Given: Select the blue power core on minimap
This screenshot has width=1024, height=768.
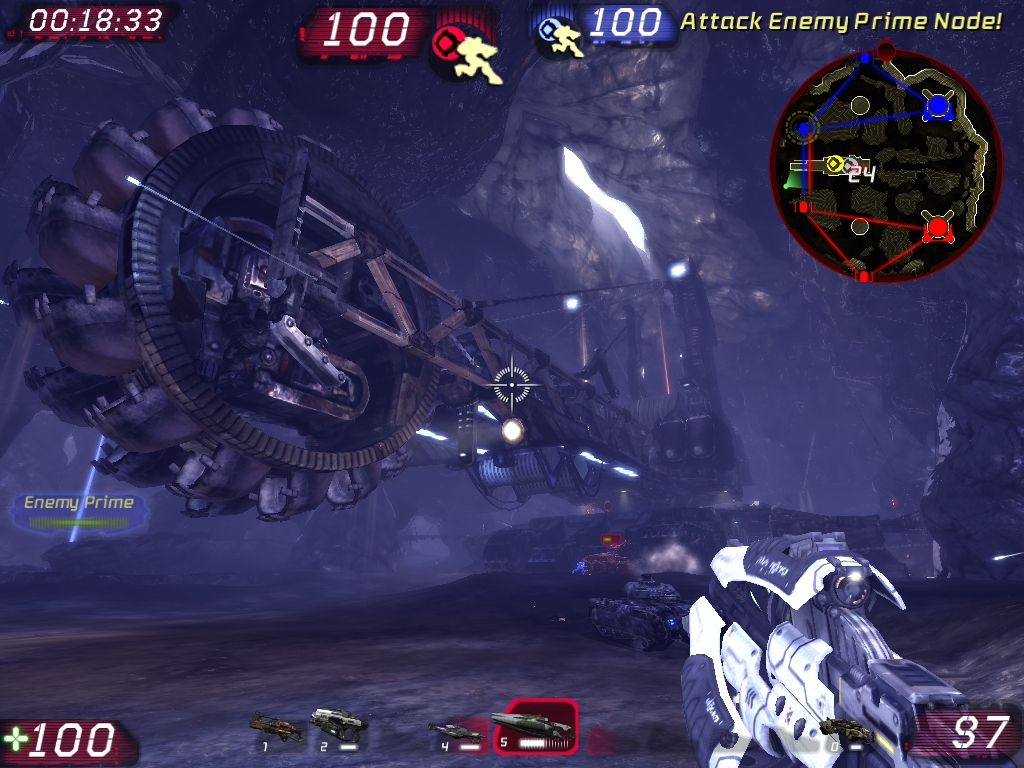Looking at the screenshot, I should 937,105.
